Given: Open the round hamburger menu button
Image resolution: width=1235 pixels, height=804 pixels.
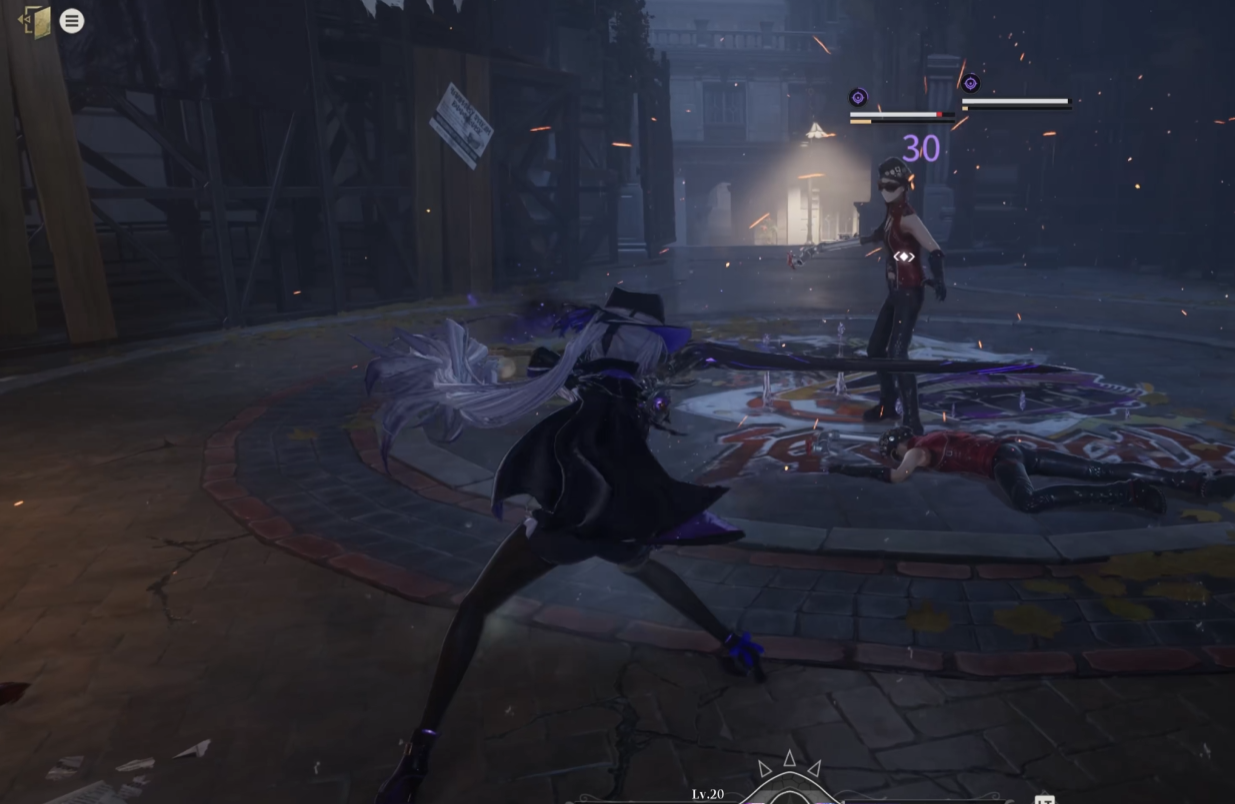Looking at the screenshot, I should coord(72,21).
